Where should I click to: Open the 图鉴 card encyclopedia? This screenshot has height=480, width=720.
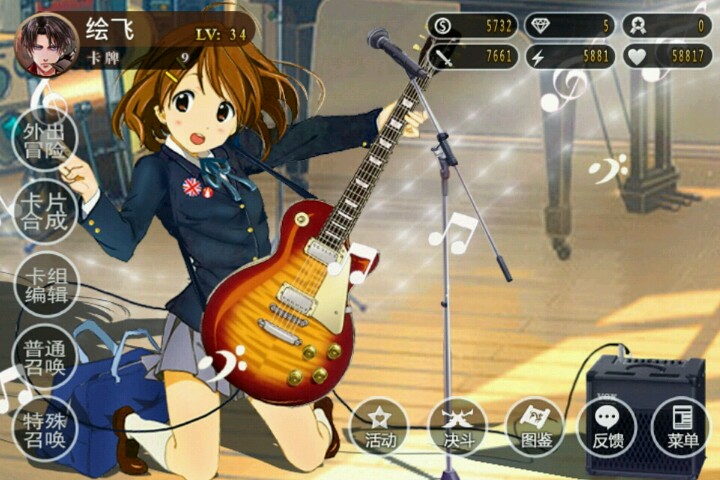[x=535, y=427]
